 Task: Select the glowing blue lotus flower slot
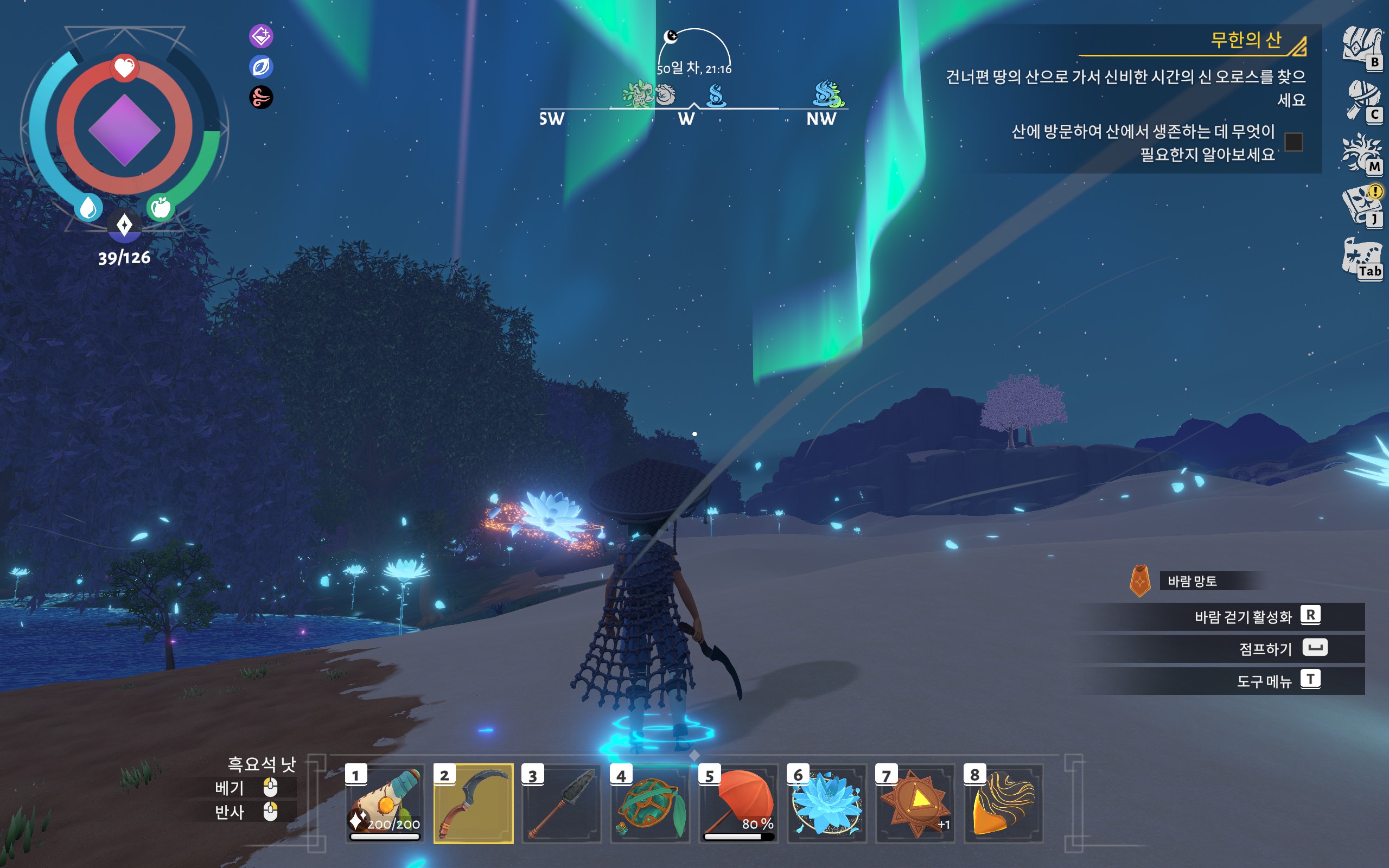(826, 803)
